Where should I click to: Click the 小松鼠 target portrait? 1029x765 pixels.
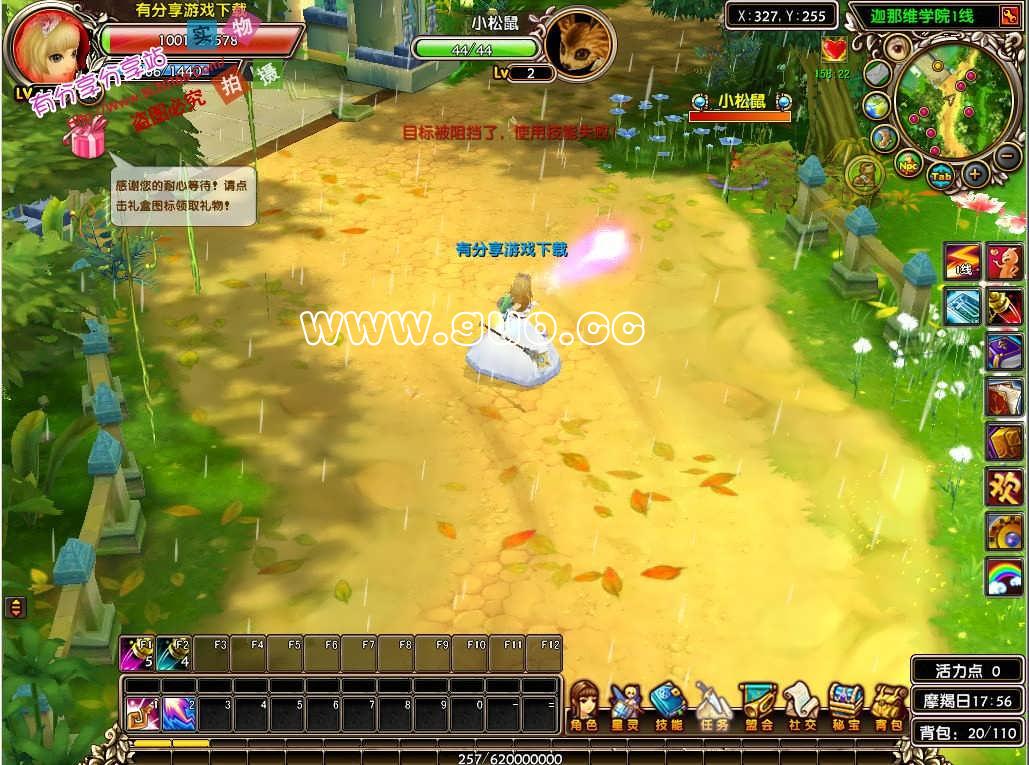click(579, 44)
